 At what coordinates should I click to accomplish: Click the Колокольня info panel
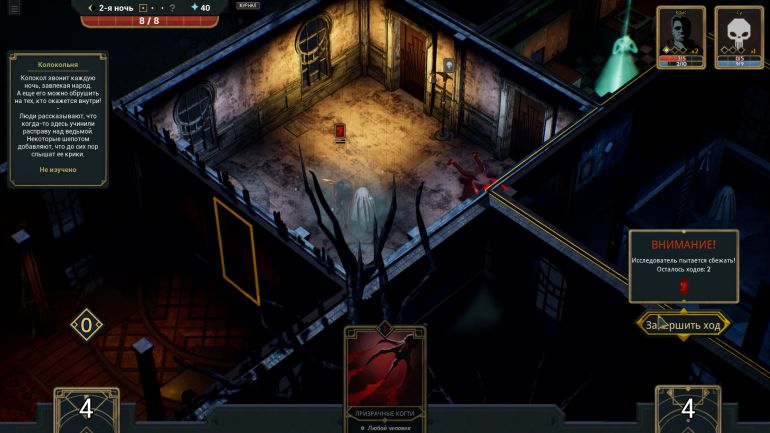pyautogui.click(x=57, y=119)
